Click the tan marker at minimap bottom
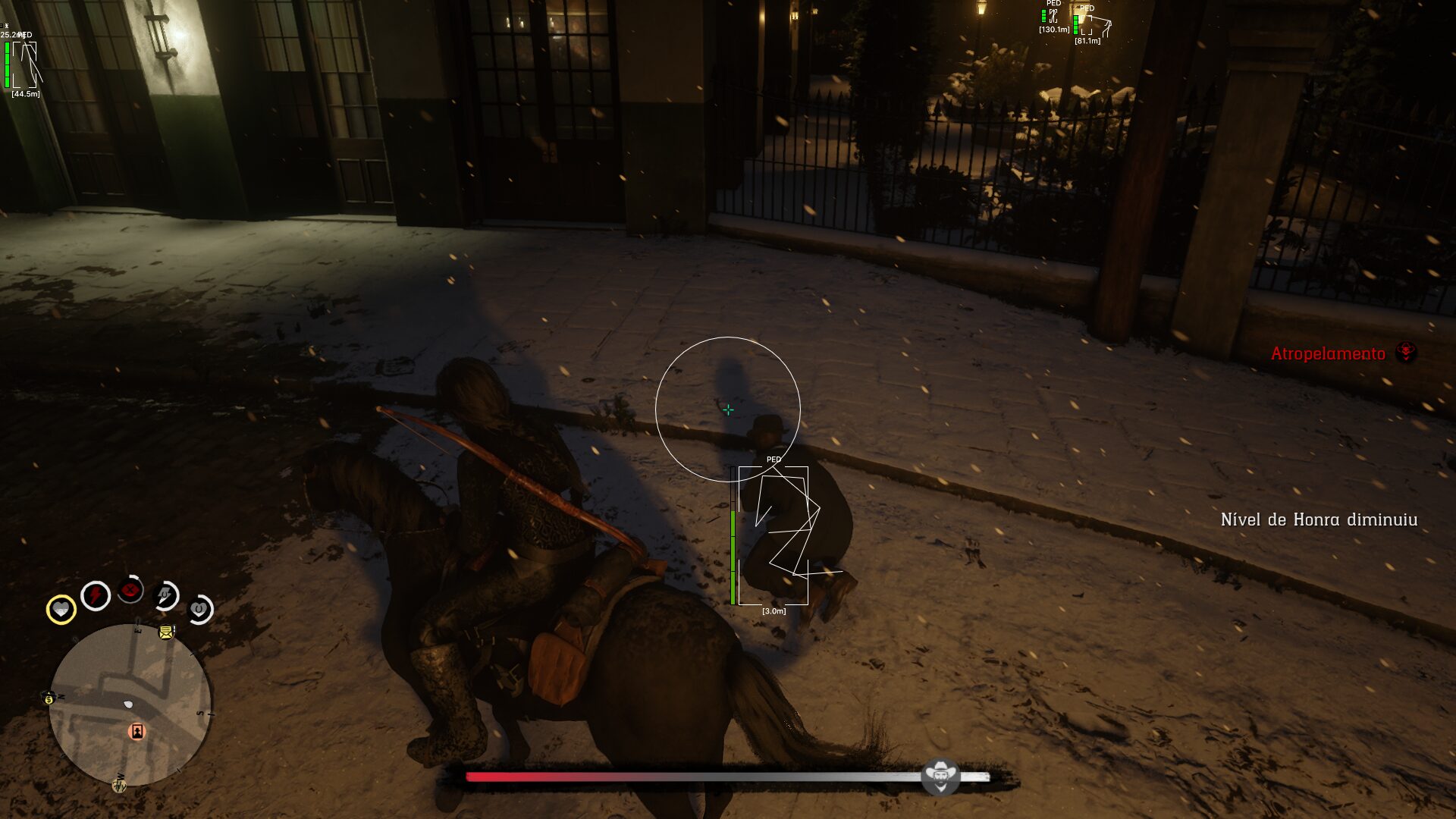Screen dimensions: 1456x819 [x=119, y=785]
